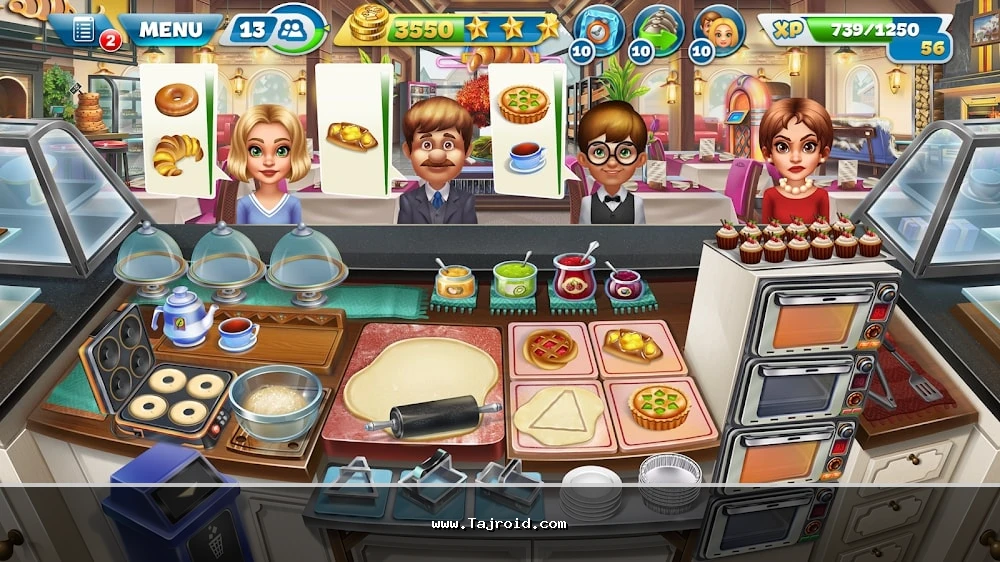This screenshot has height=562, width=1000.
Task: Open the MENU button
Action: tap(170, 28)
